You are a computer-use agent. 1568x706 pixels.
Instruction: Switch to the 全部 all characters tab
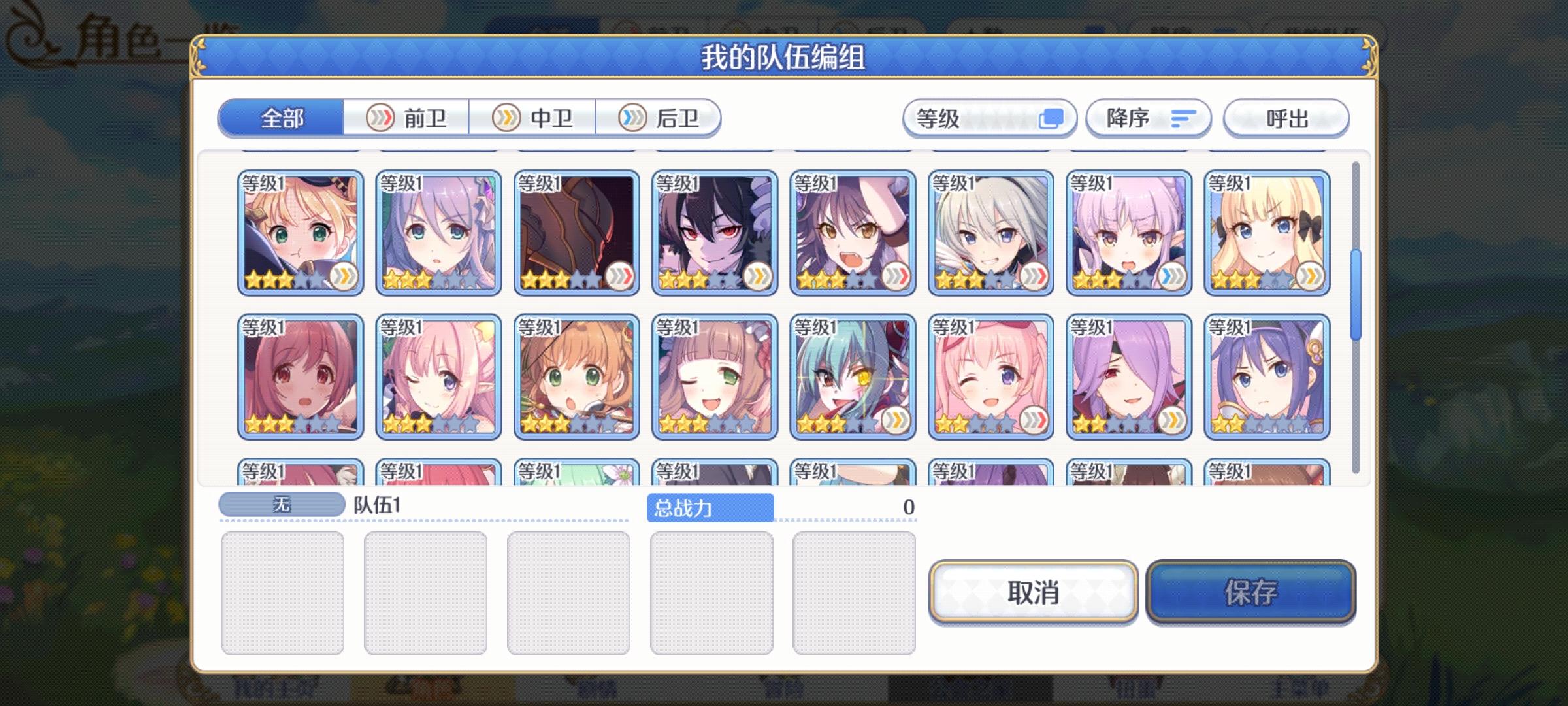(x=282, y=119)
